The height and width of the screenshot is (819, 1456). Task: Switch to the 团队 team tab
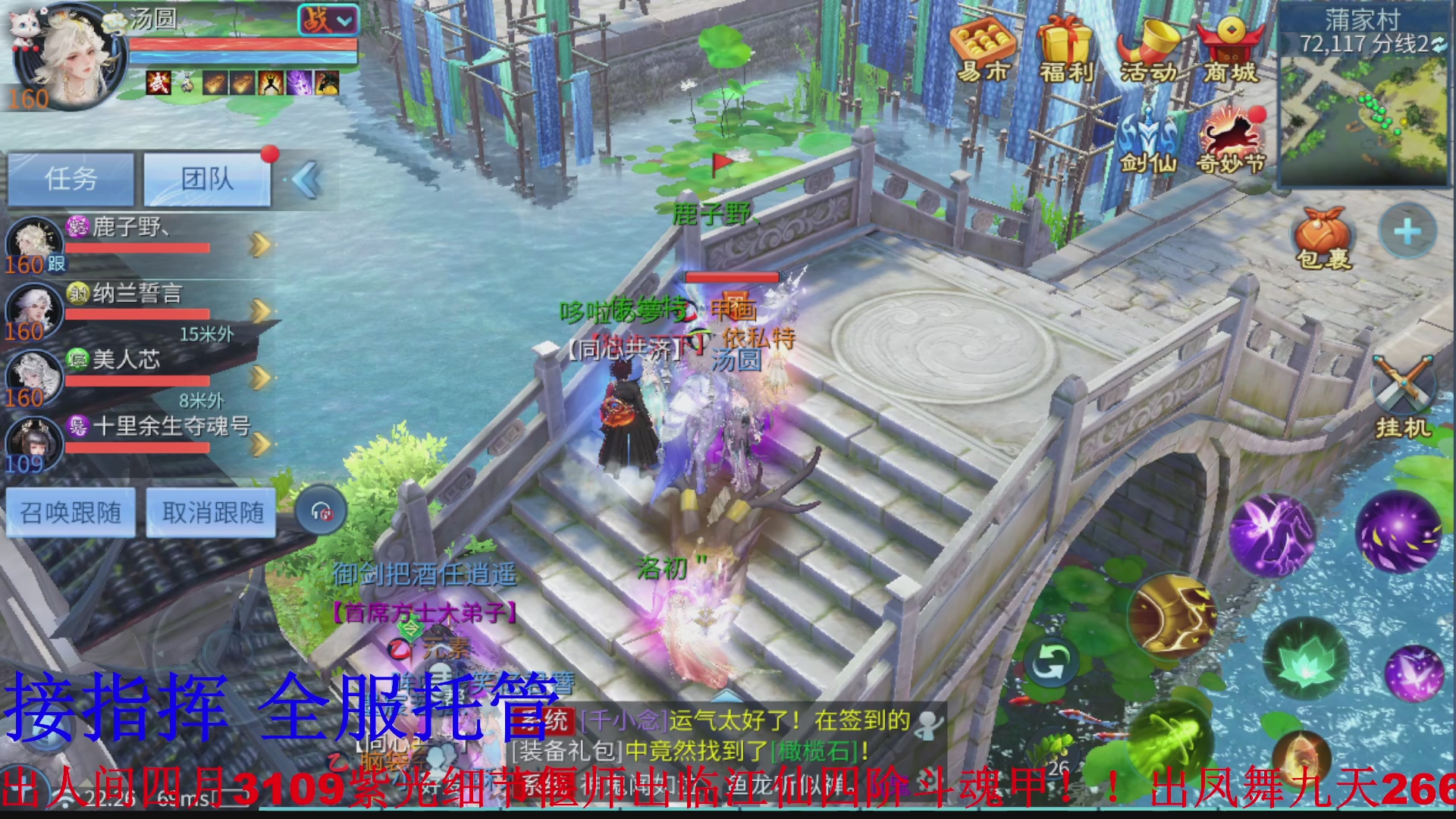pos(206,177)
